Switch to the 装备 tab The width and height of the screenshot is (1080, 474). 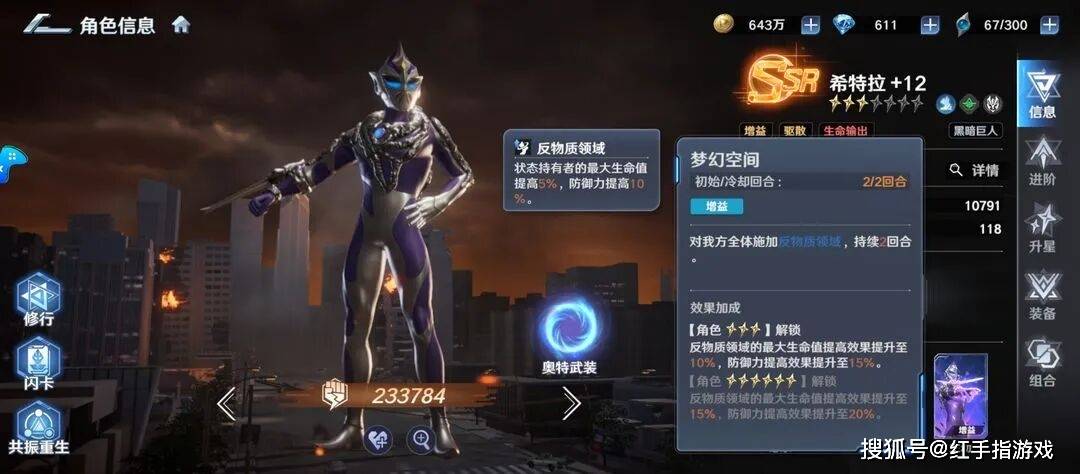pos(1042,296)
